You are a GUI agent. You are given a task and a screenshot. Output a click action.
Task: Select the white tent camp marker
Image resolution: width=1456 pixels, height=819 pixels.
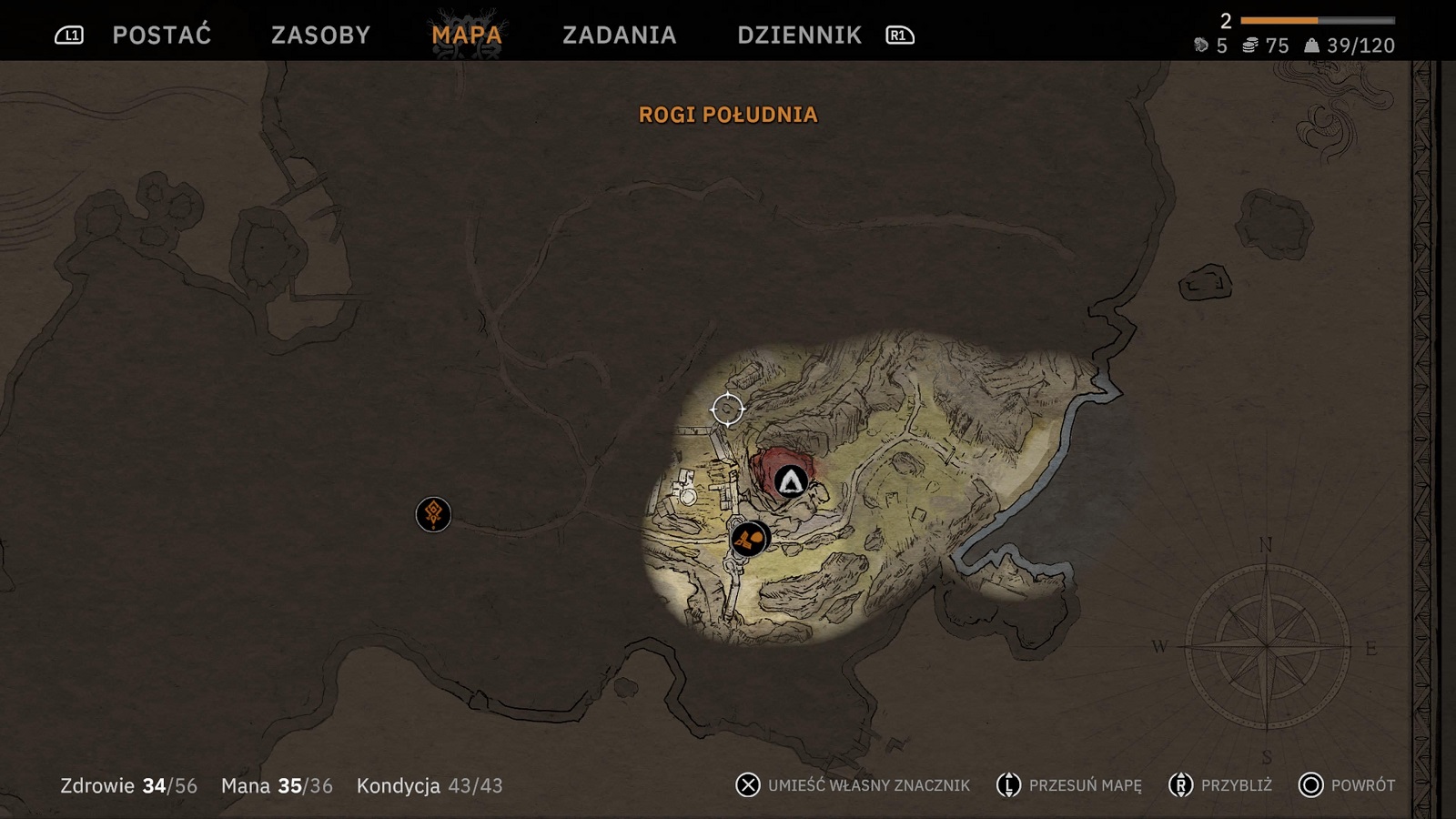791,480
